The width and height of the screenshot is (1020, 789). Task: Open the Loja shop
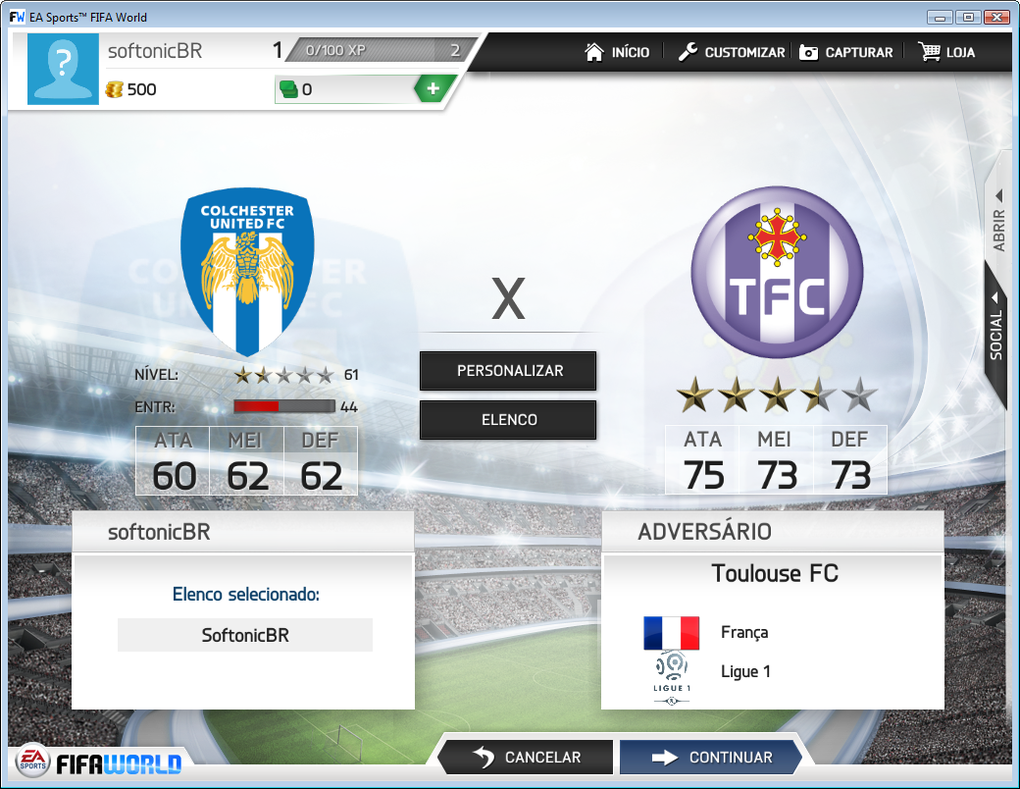tap(946, 52)
